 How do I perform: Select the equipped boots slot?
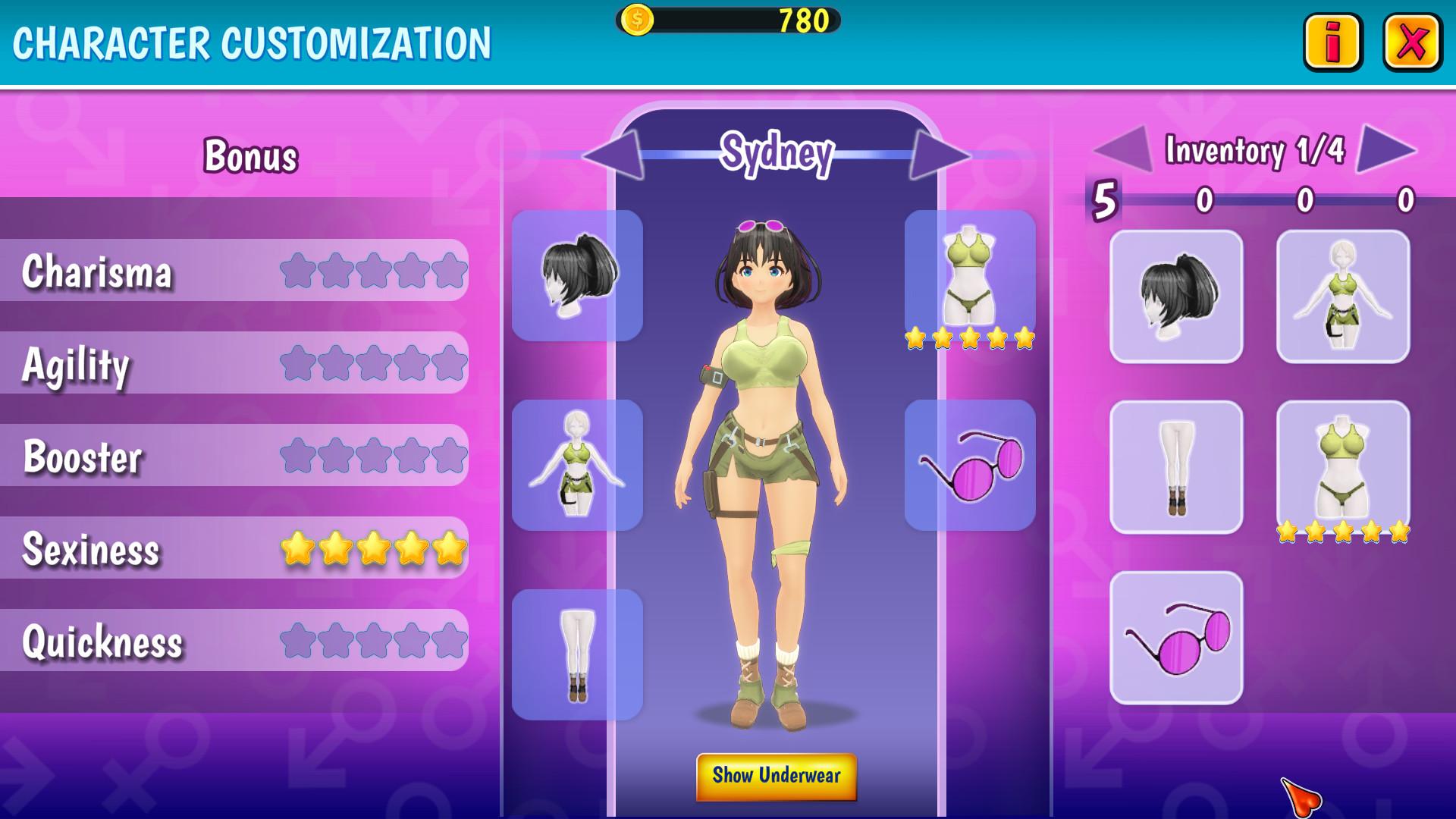(x=577, y=654)
